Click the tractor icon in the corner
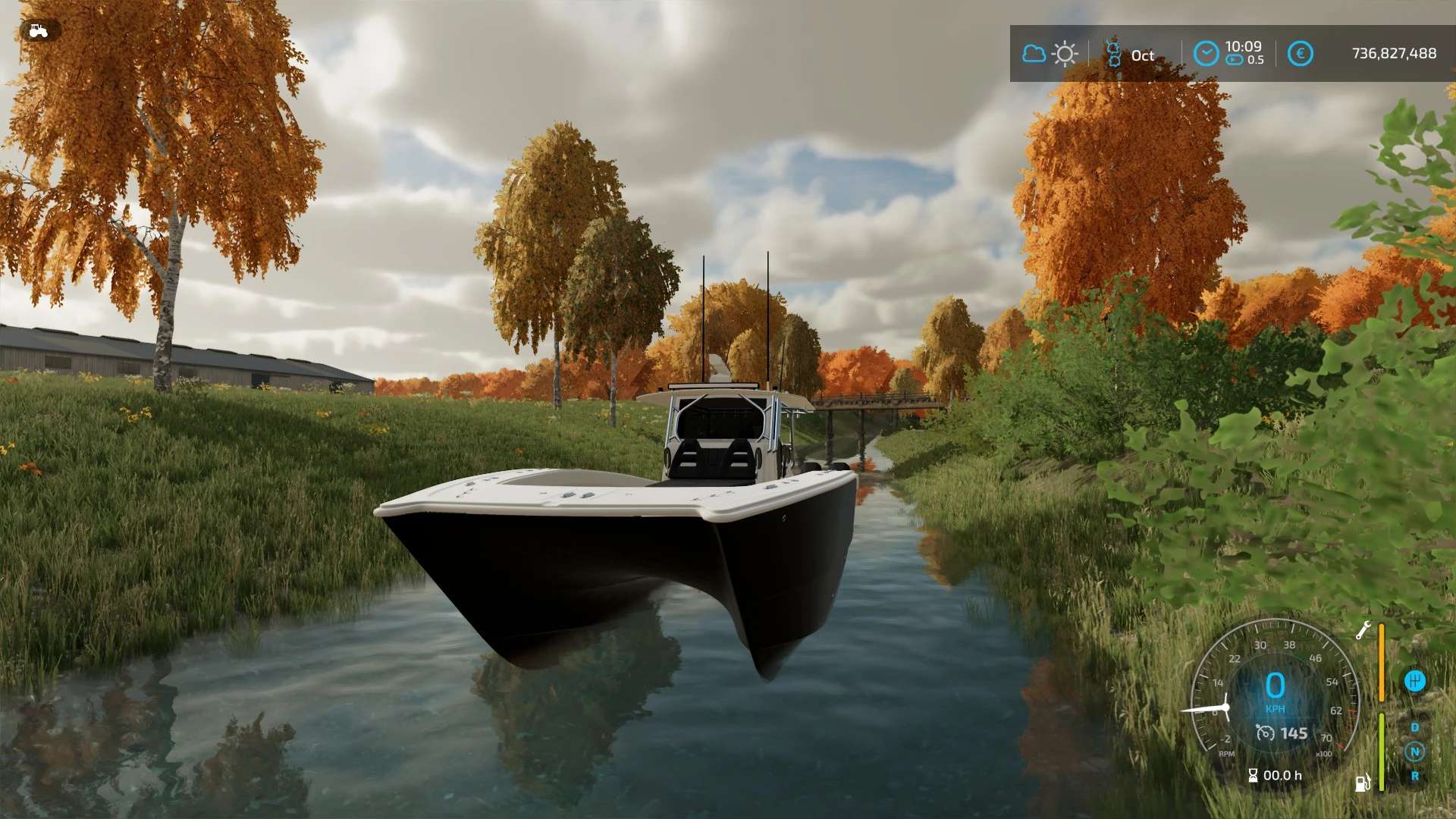The width and height of the screenshot is (1456, 819). coord(38,31)
